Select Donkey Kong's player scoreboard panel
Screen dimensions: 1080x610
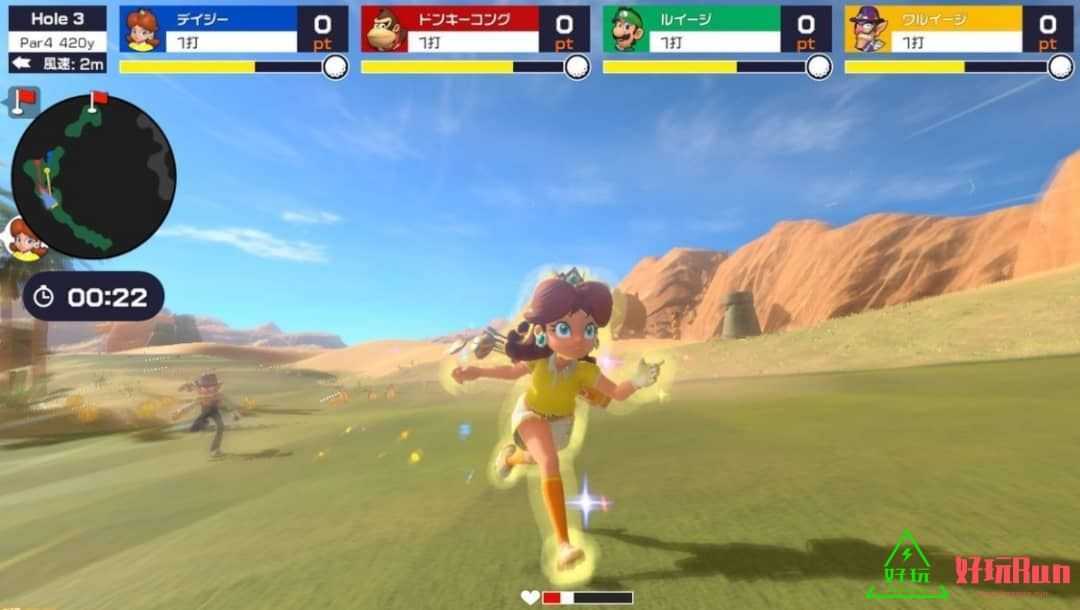[x=475, y=30]
